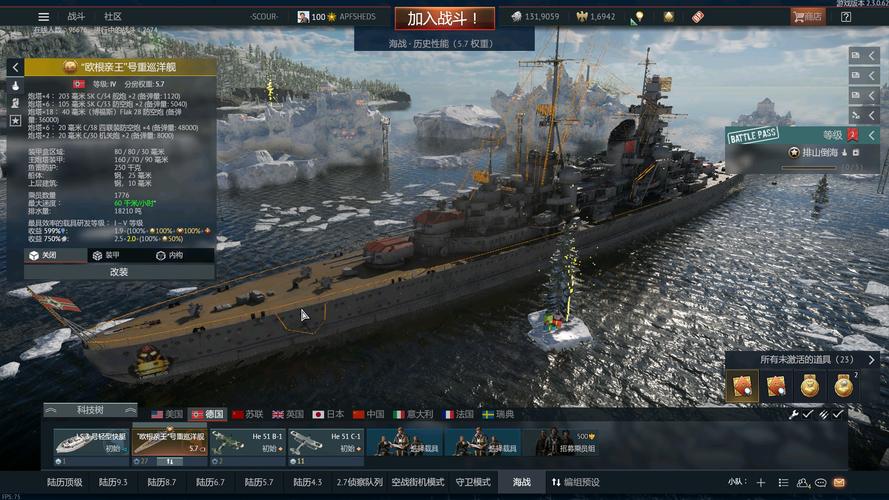Choose the 日本 Japan nation tab

coord(328,414)
